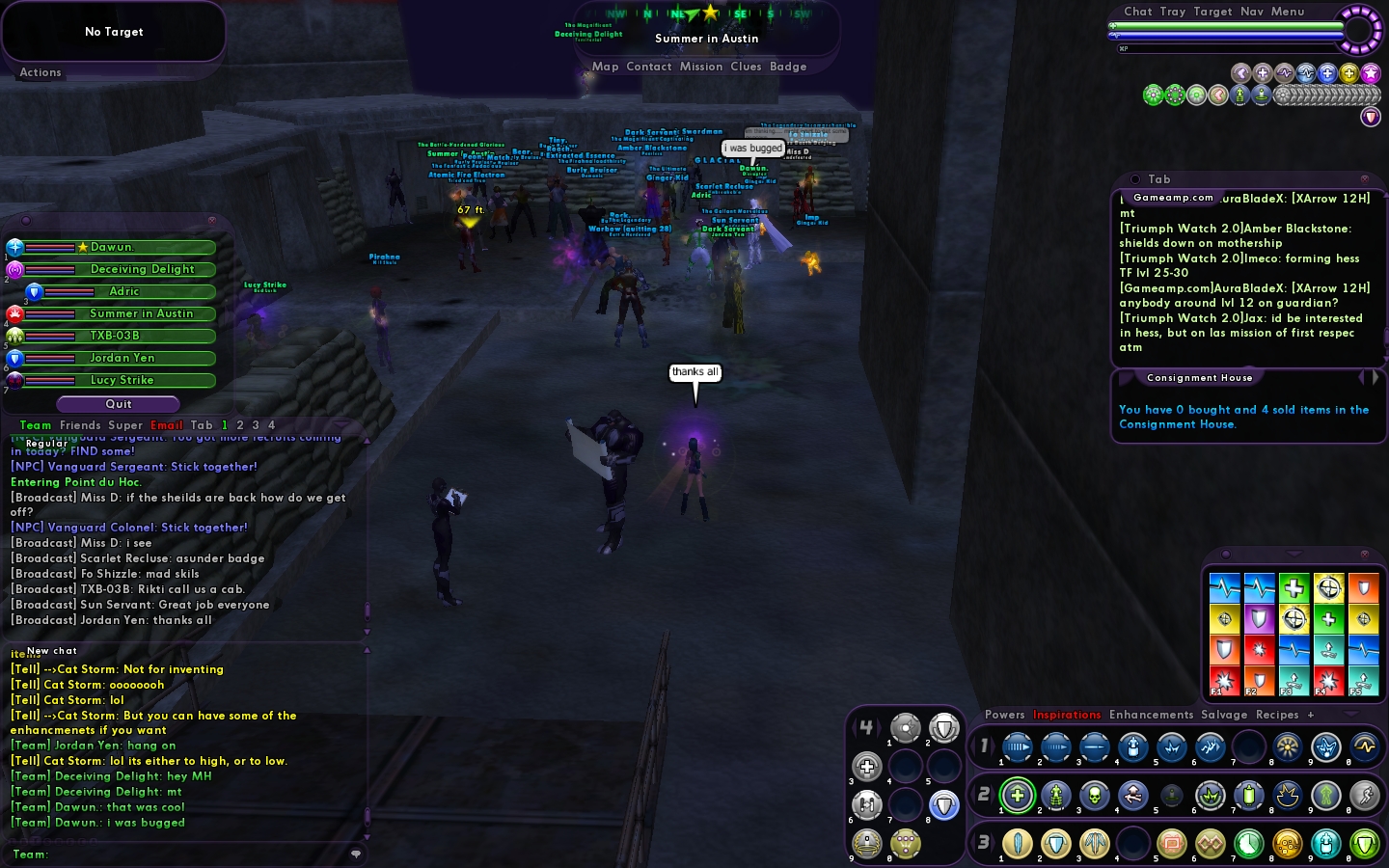Image resolution: width=1389 pixels, height=868 pixels.
Task: Open the Enhancements tab
Action: (1151, 715)
